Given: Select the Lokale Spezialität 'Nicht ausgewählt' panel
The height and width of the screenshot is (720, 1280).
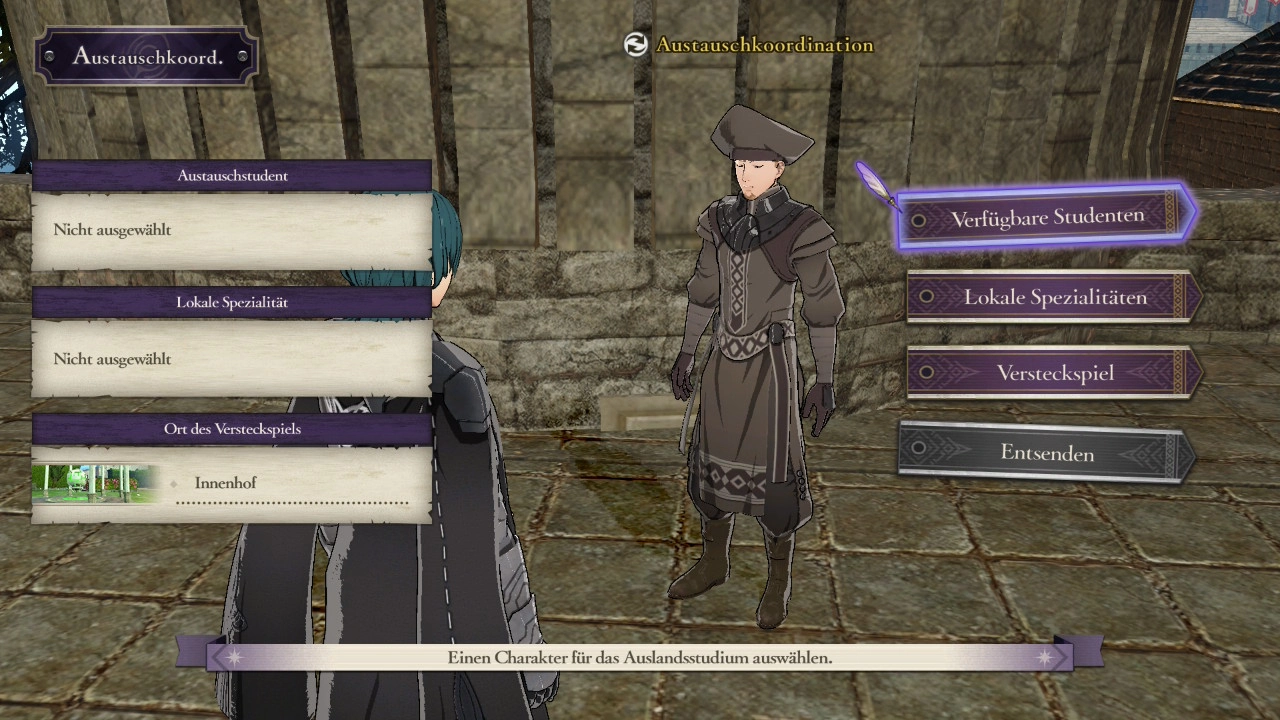Looking at the screenshot, I should click(232, 359).
